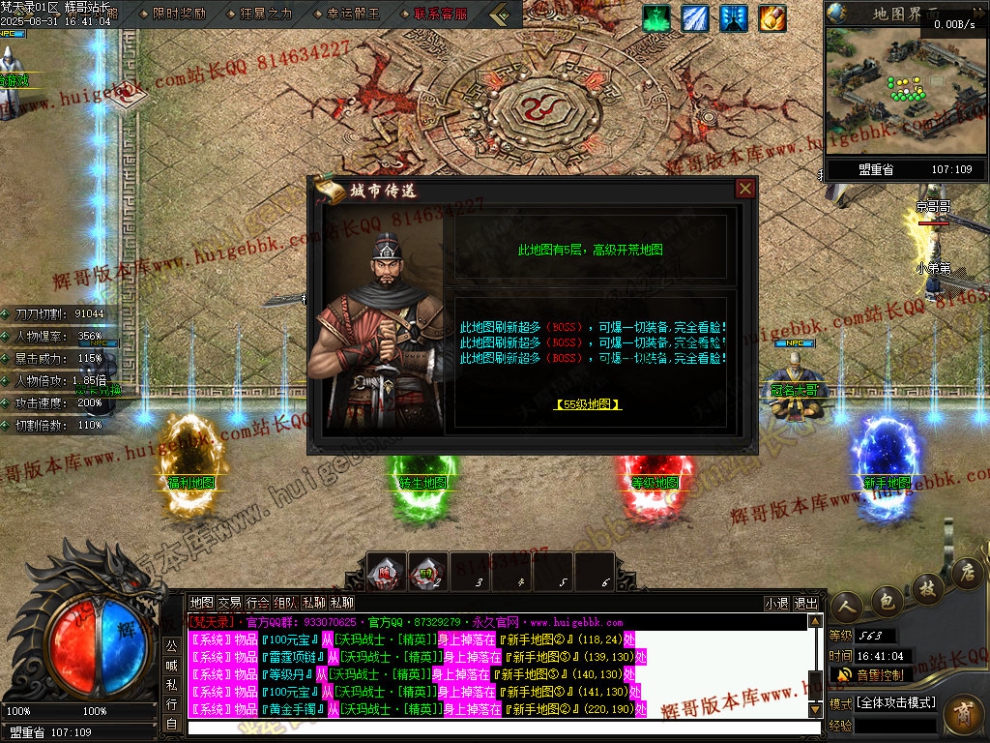Open the 技 skills button

pyautogui.click(x=927, y=589)
